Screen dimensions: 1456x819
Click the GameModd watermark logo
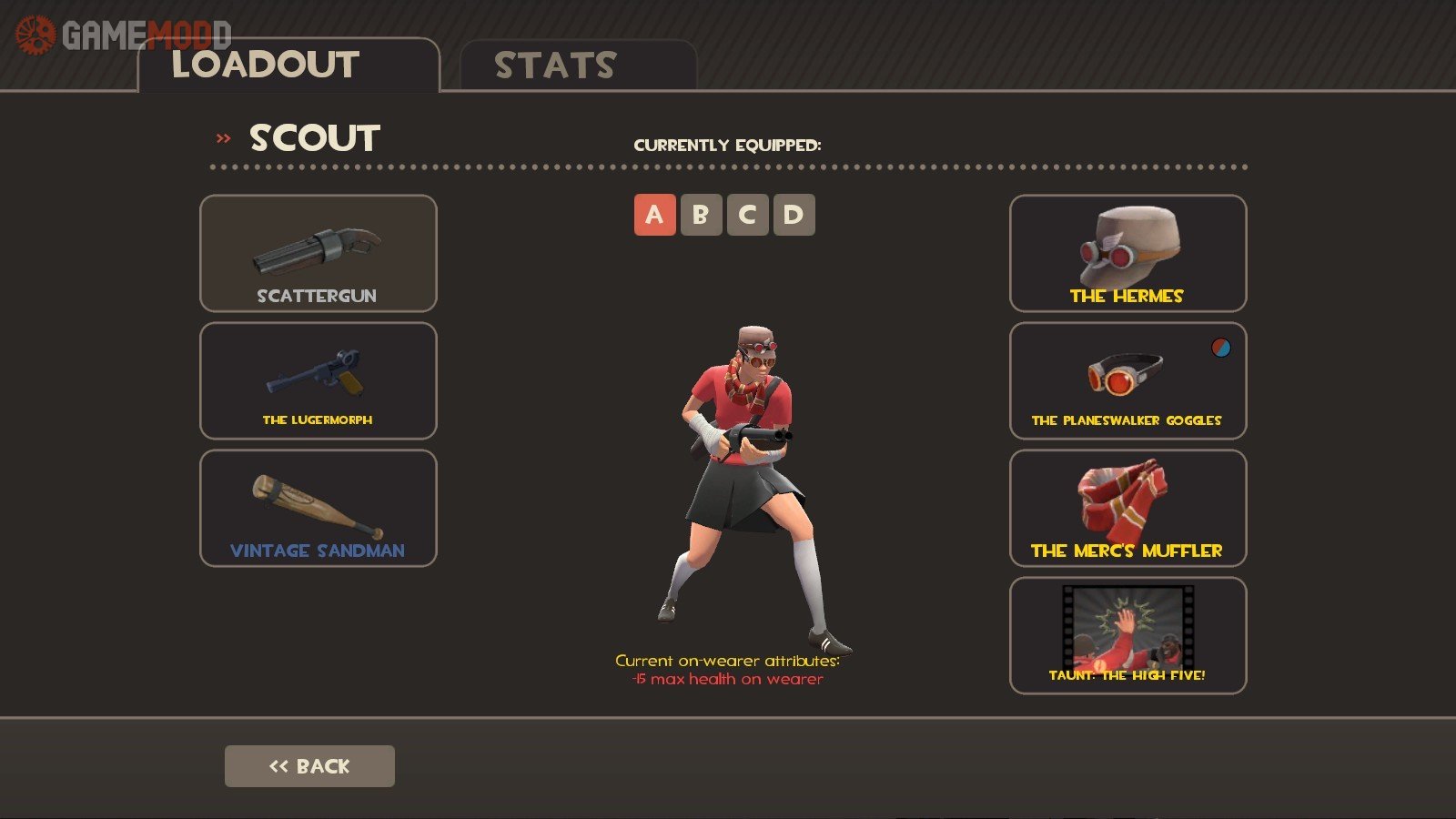click(124, 35)
